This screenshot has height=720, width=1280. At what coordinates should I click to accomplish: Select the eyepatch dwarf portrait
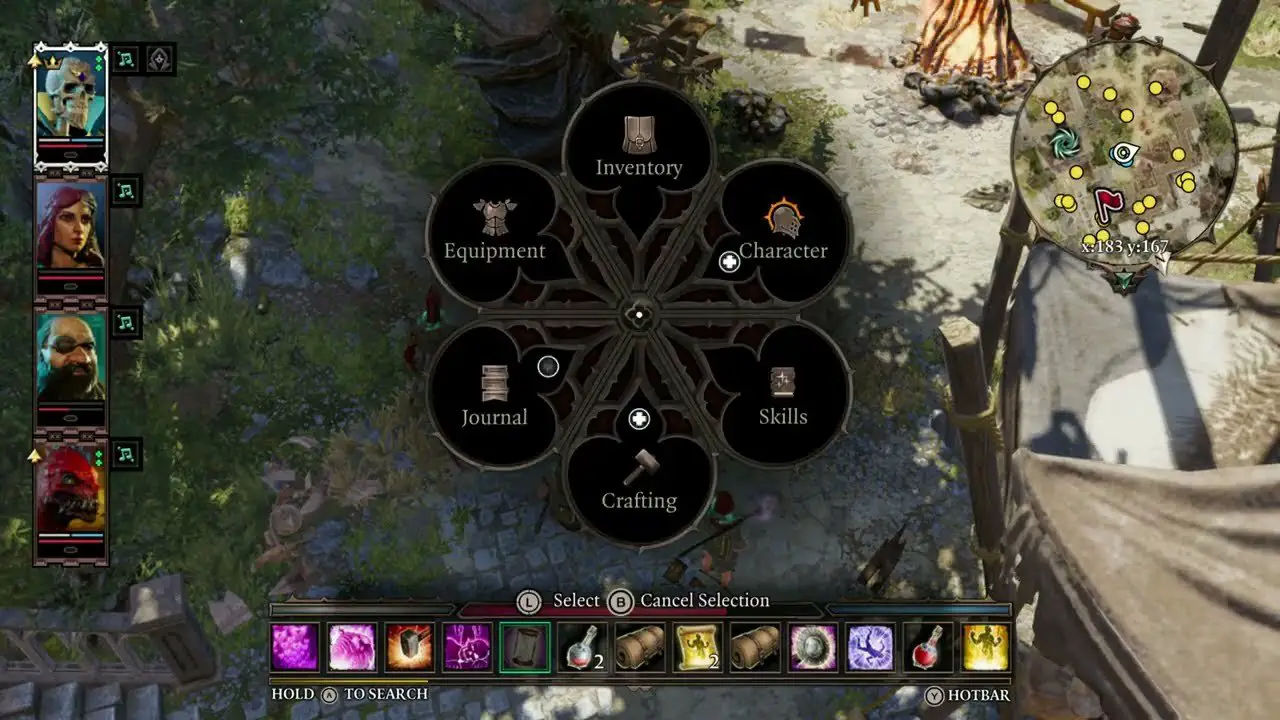click(71, 363)
